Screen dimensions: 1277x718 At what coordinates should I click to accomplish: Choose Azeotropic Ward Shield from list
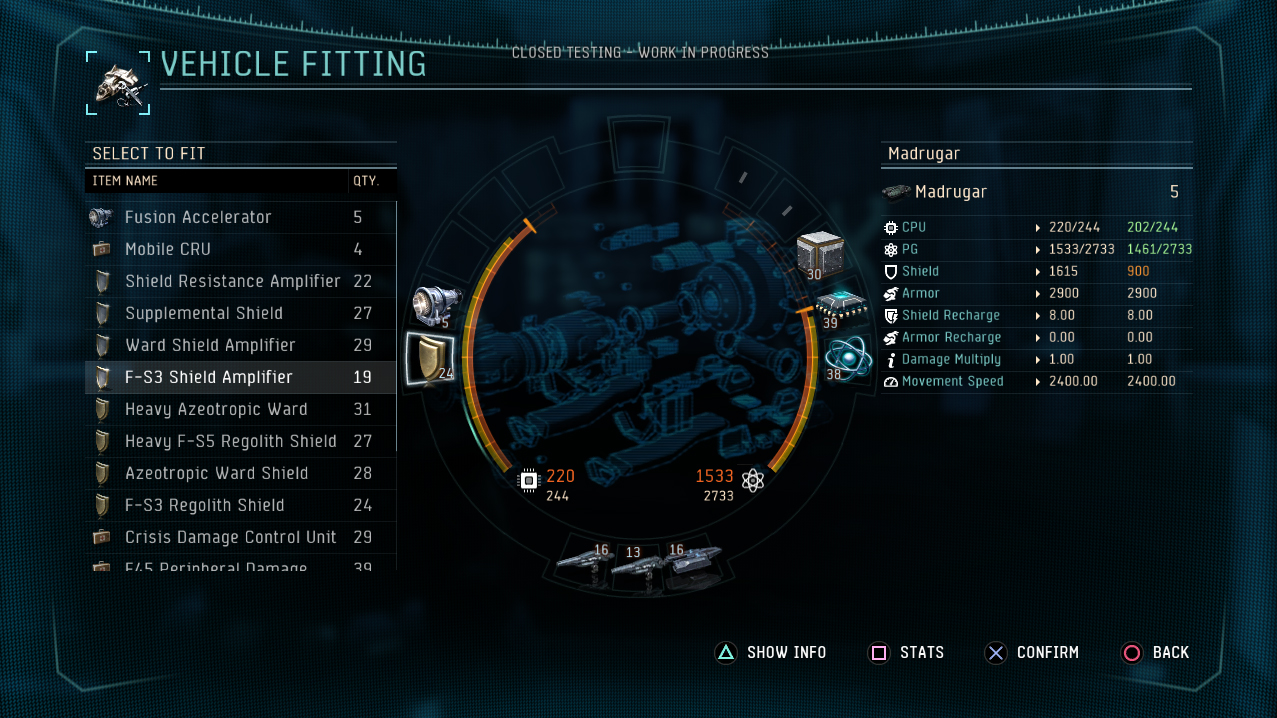click(x=216, y=473)
